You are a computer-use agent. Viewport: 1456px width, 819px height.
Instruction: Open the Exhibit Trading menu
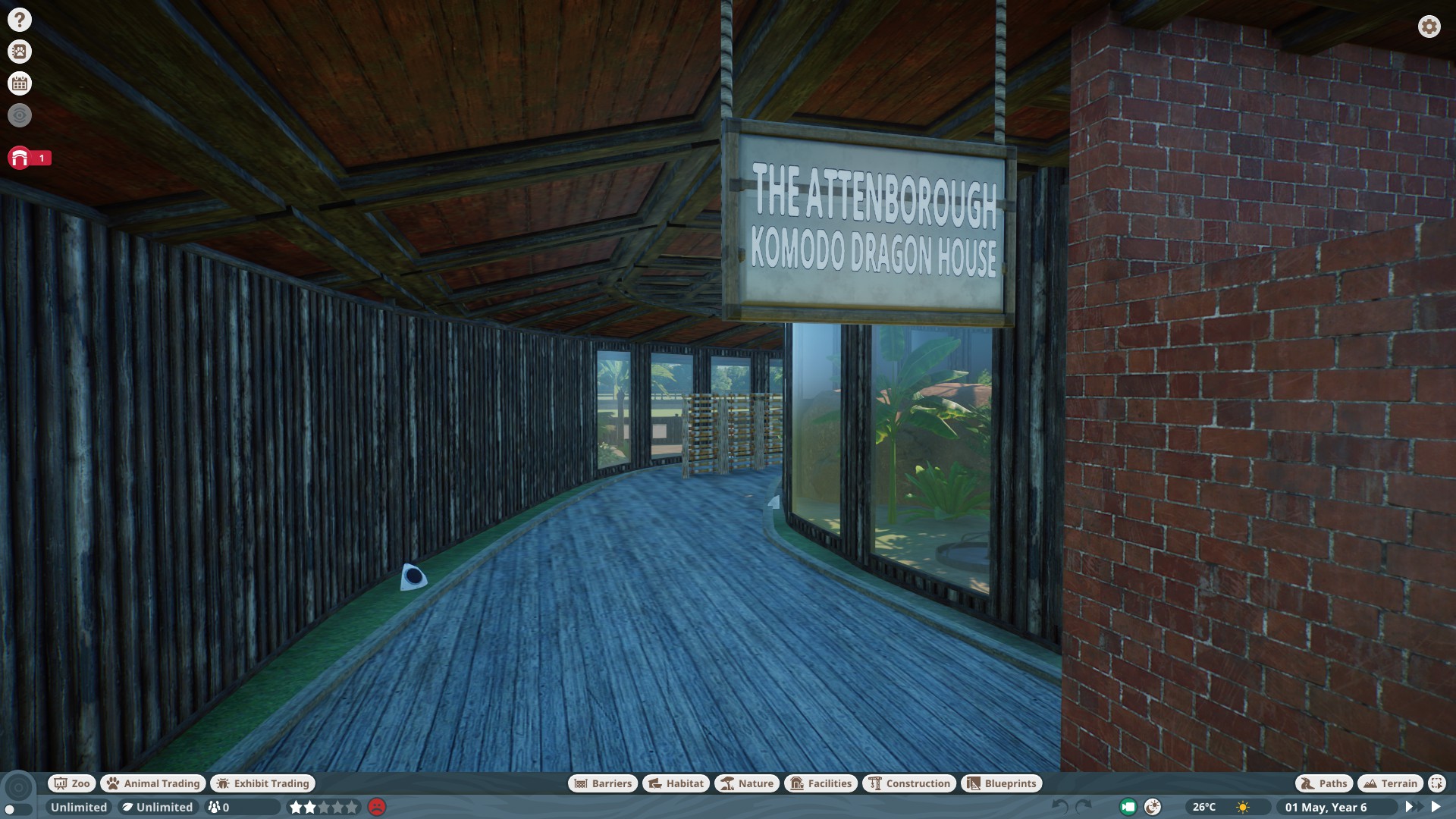pyautogui.click(x=262, y=783)
